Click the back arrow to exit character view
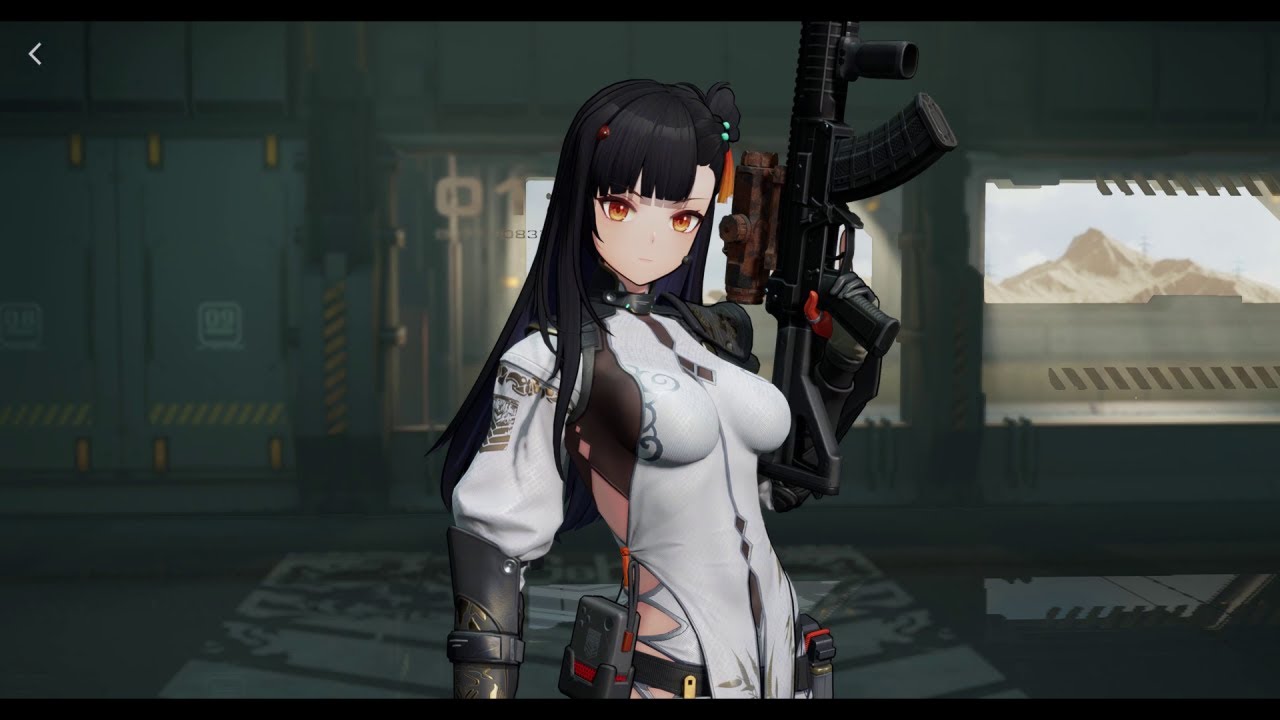The image size is (1280, 720). pos(35,54)
